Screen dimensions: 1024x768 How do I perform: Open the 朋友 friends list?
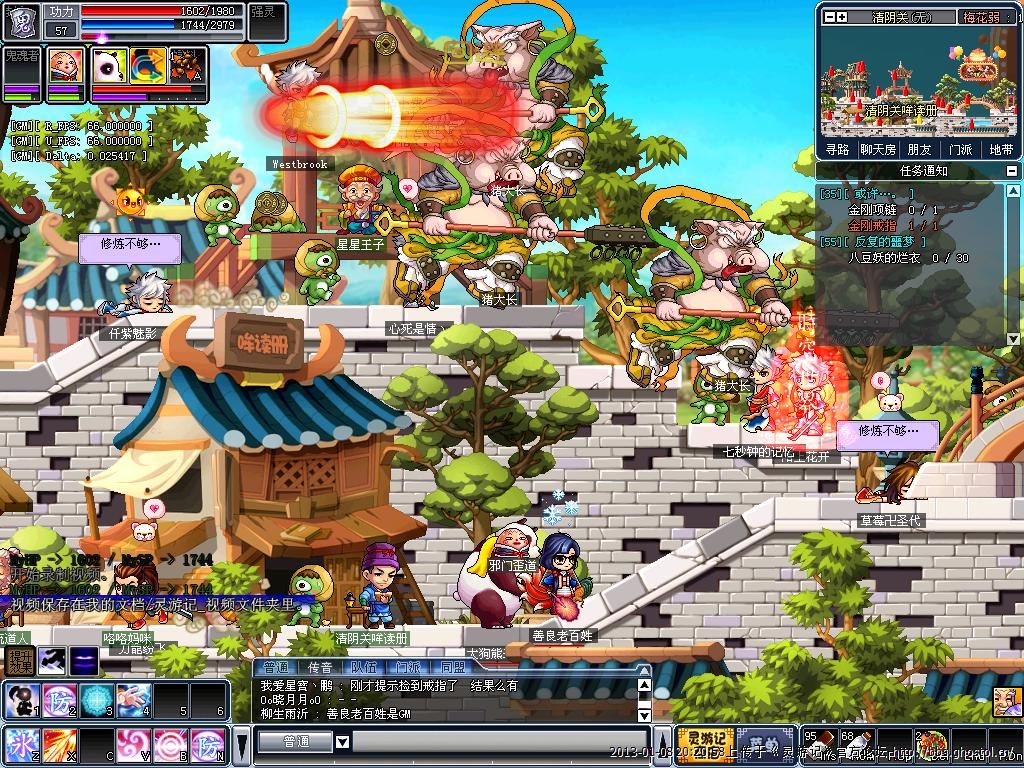tap(919, 149)
